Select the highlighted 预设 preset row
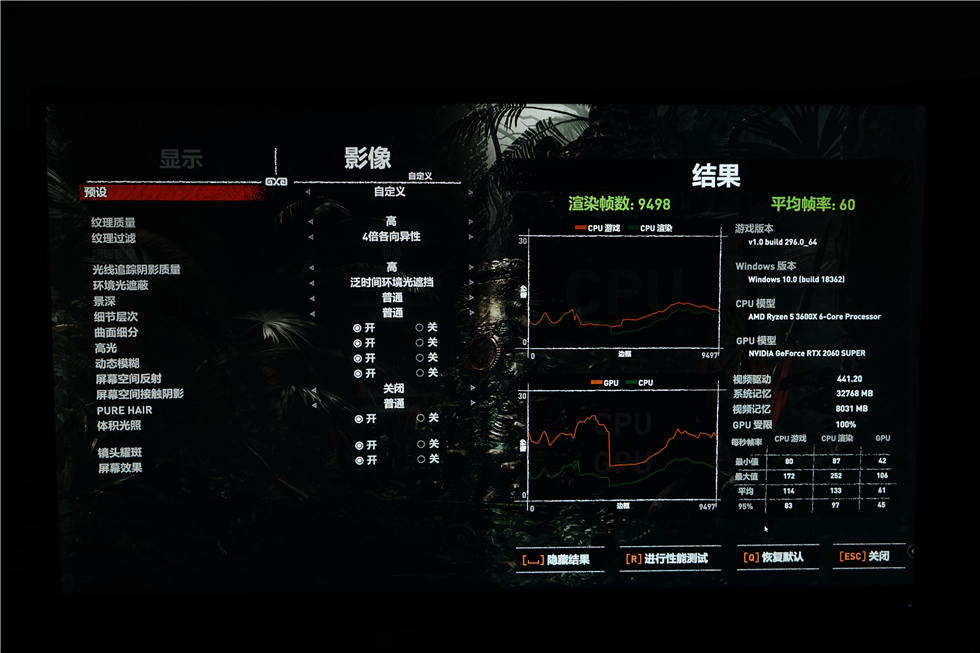The image size is (980, 653). [172, 192]
